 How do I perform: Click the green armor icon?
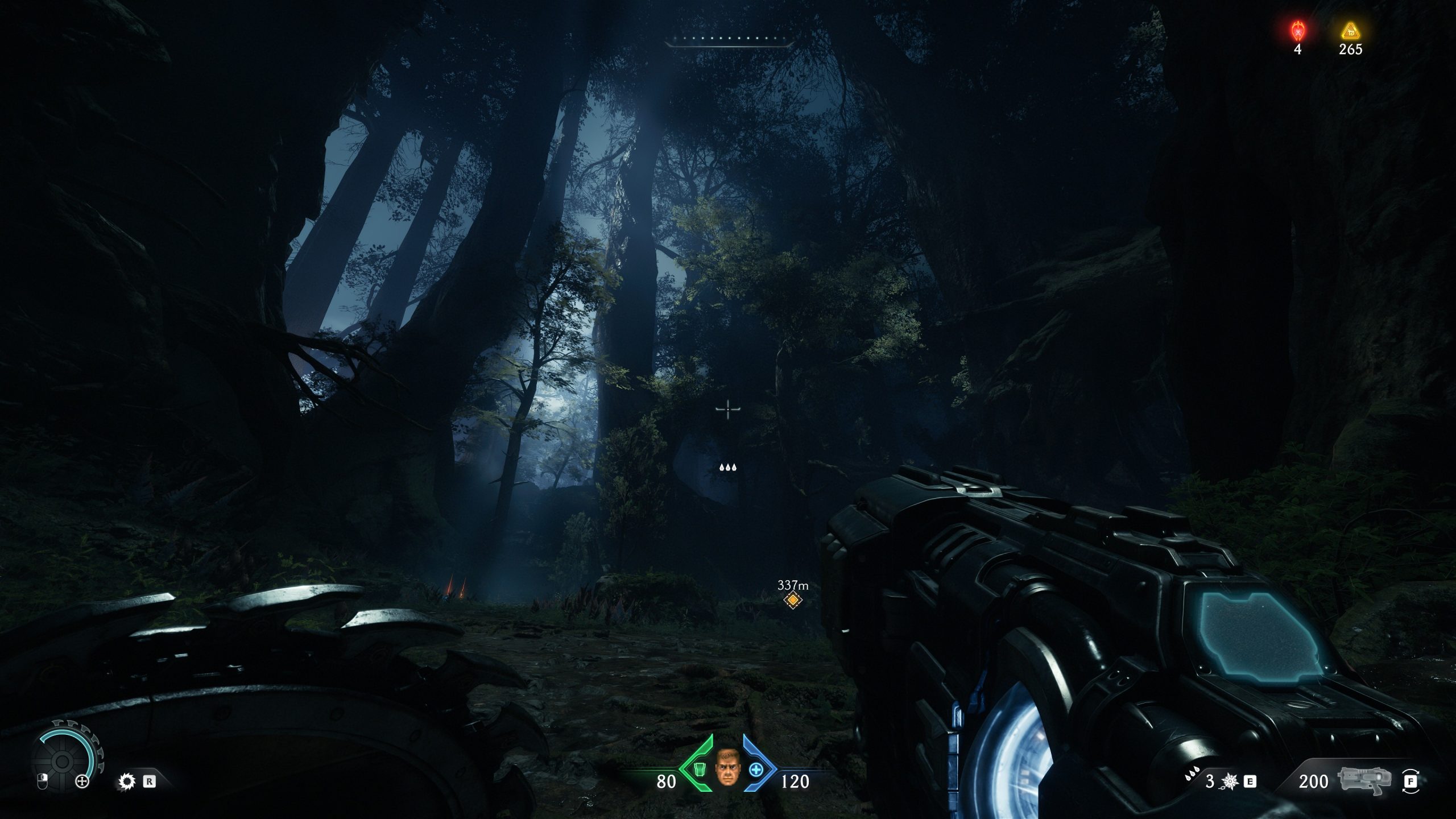tap(701, 770)
